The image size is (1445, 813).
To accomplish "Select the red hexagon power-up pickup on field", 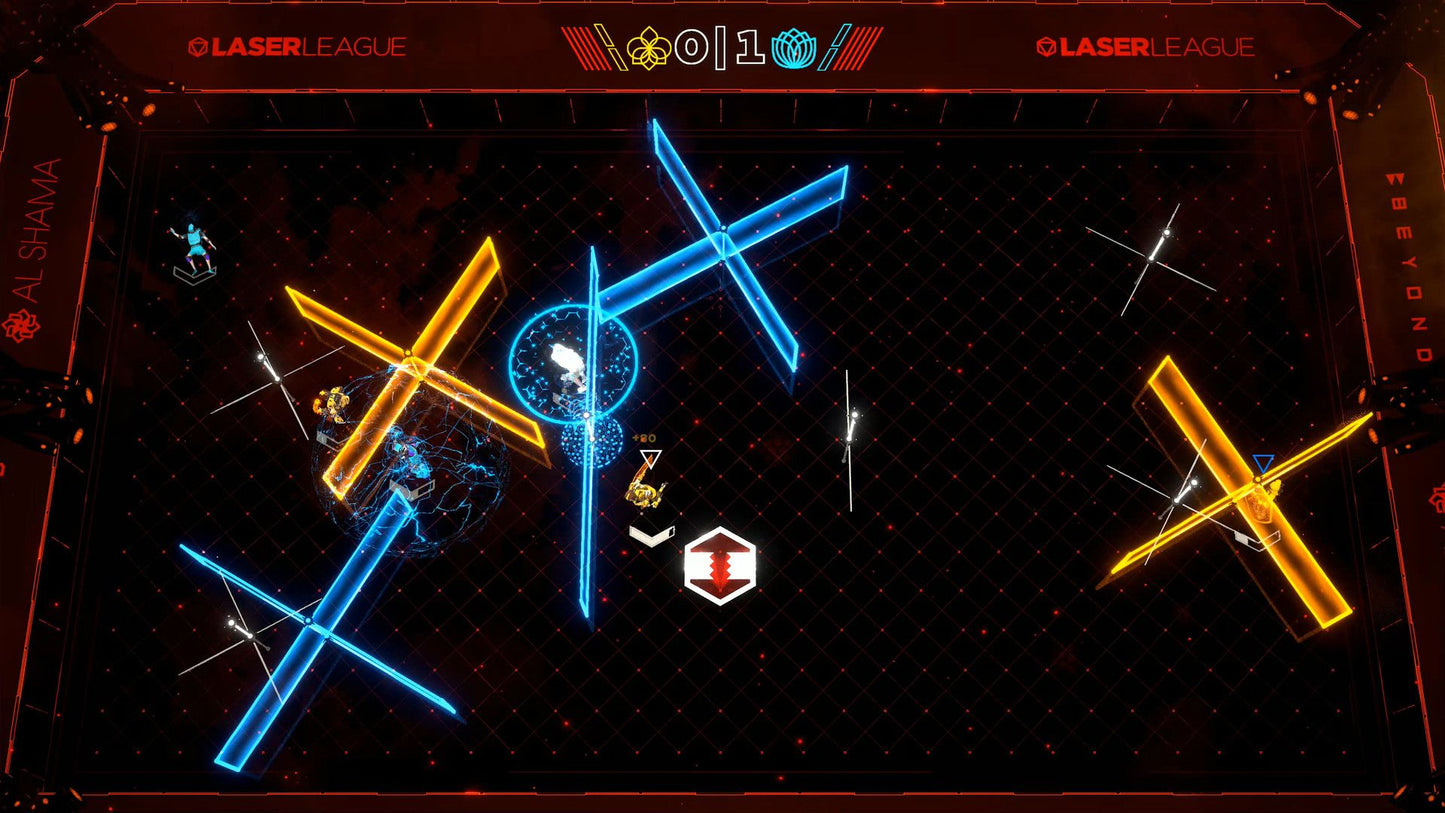I will (x=722, y=566).
